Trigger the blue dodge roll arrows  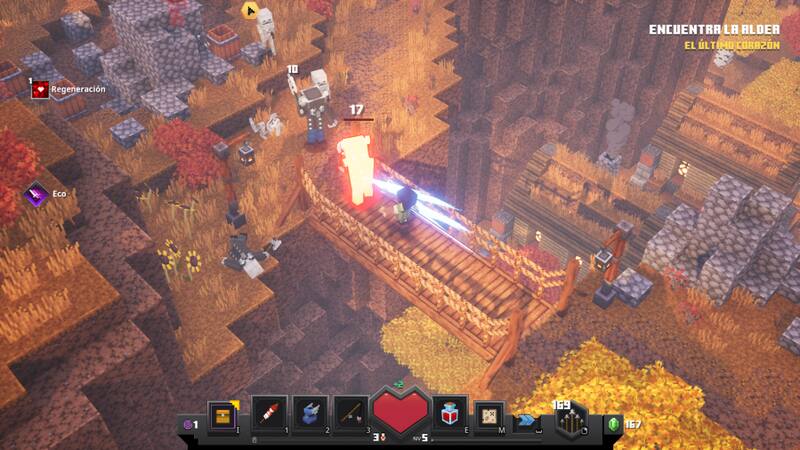click(527, 421)
